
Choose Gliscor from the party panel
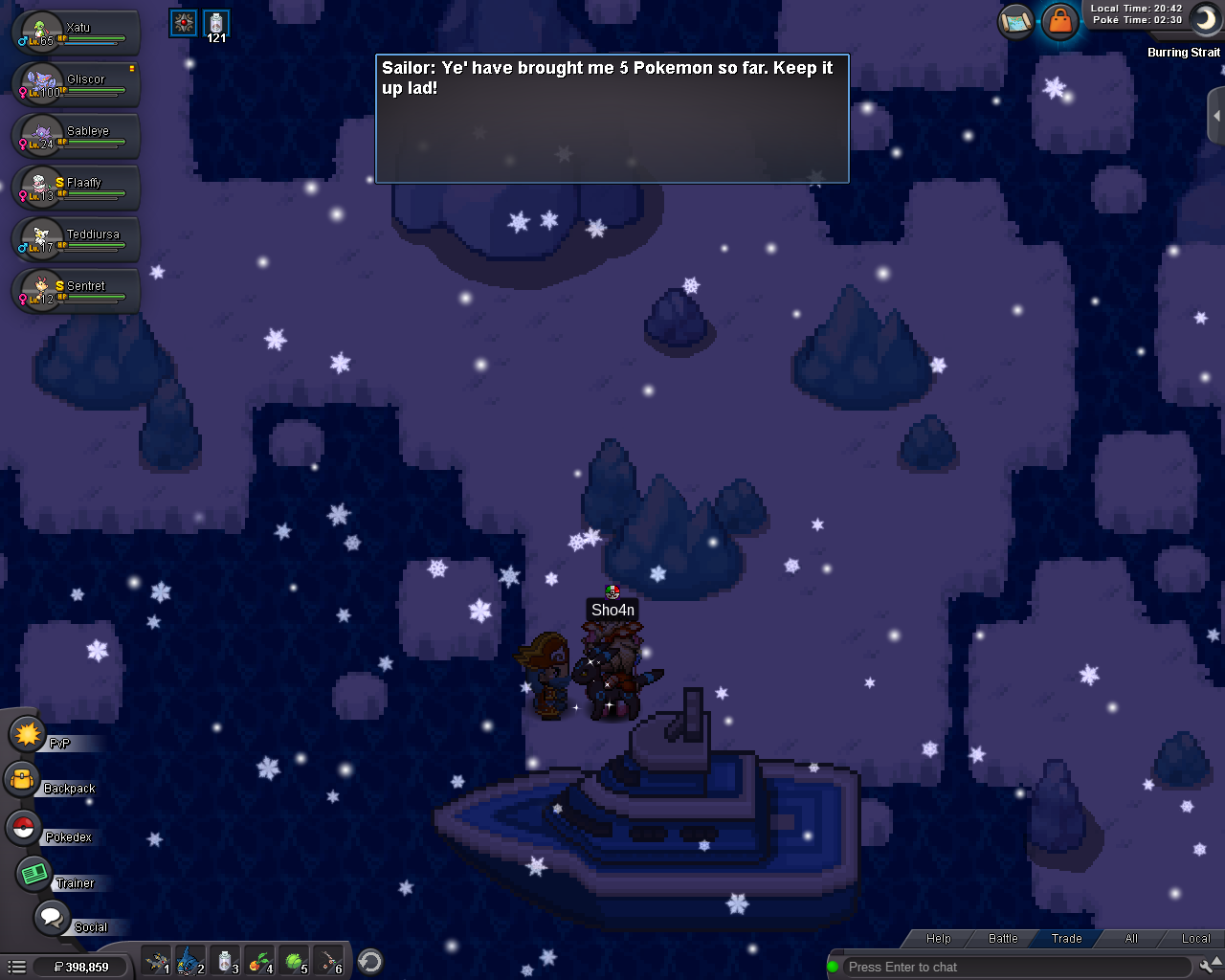coord(75,84)
